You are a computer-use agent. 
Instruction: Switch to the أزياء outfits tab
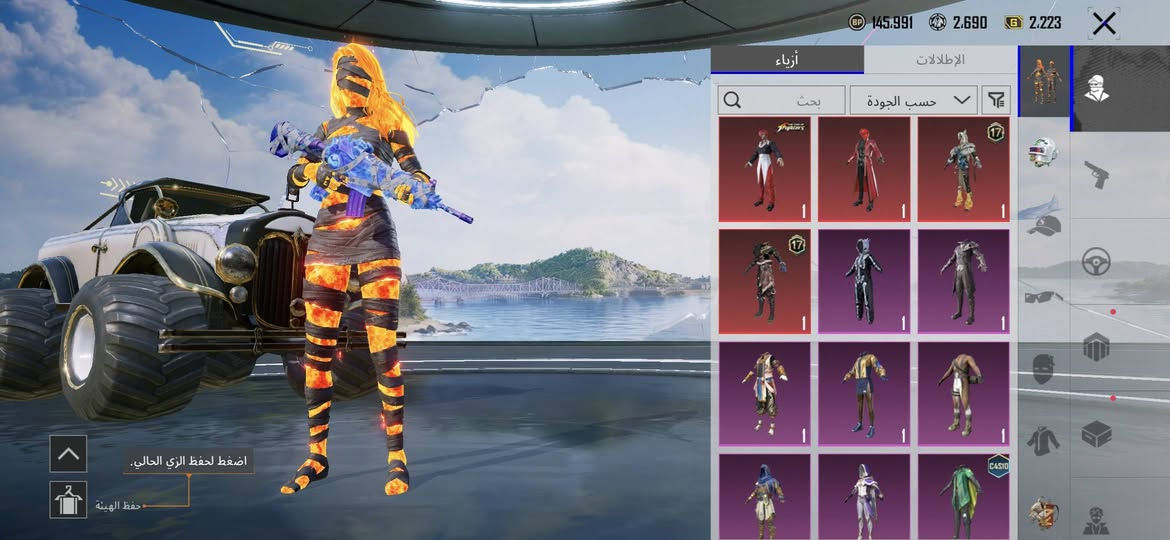click(787, 59)
